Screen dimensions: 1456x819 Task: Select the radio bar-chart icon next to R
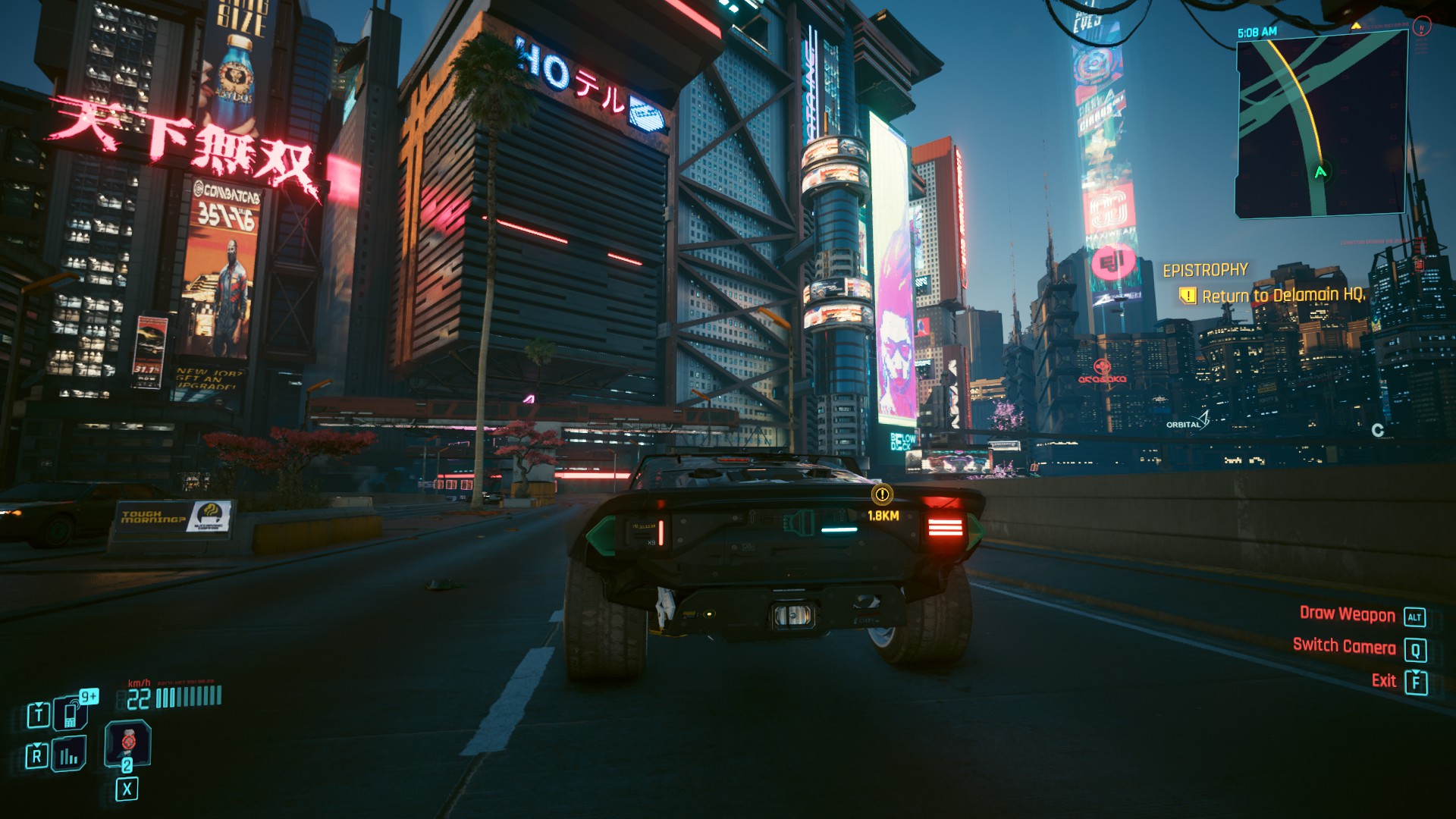[68, 755]
